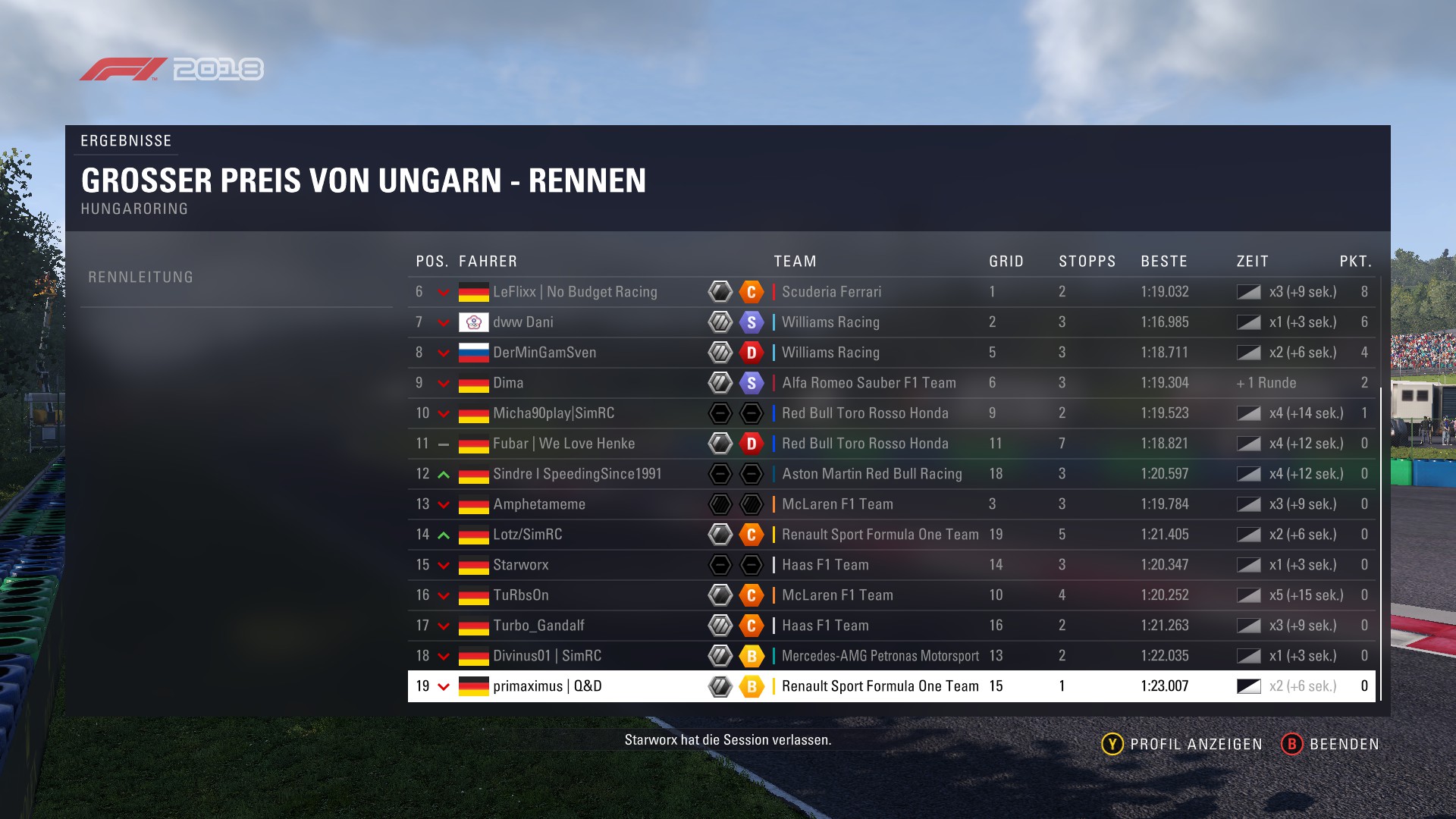Pick Sindre | SpeedingSince1991 row
Viewport: 1456px width, 819px height.
pos(577,474)
